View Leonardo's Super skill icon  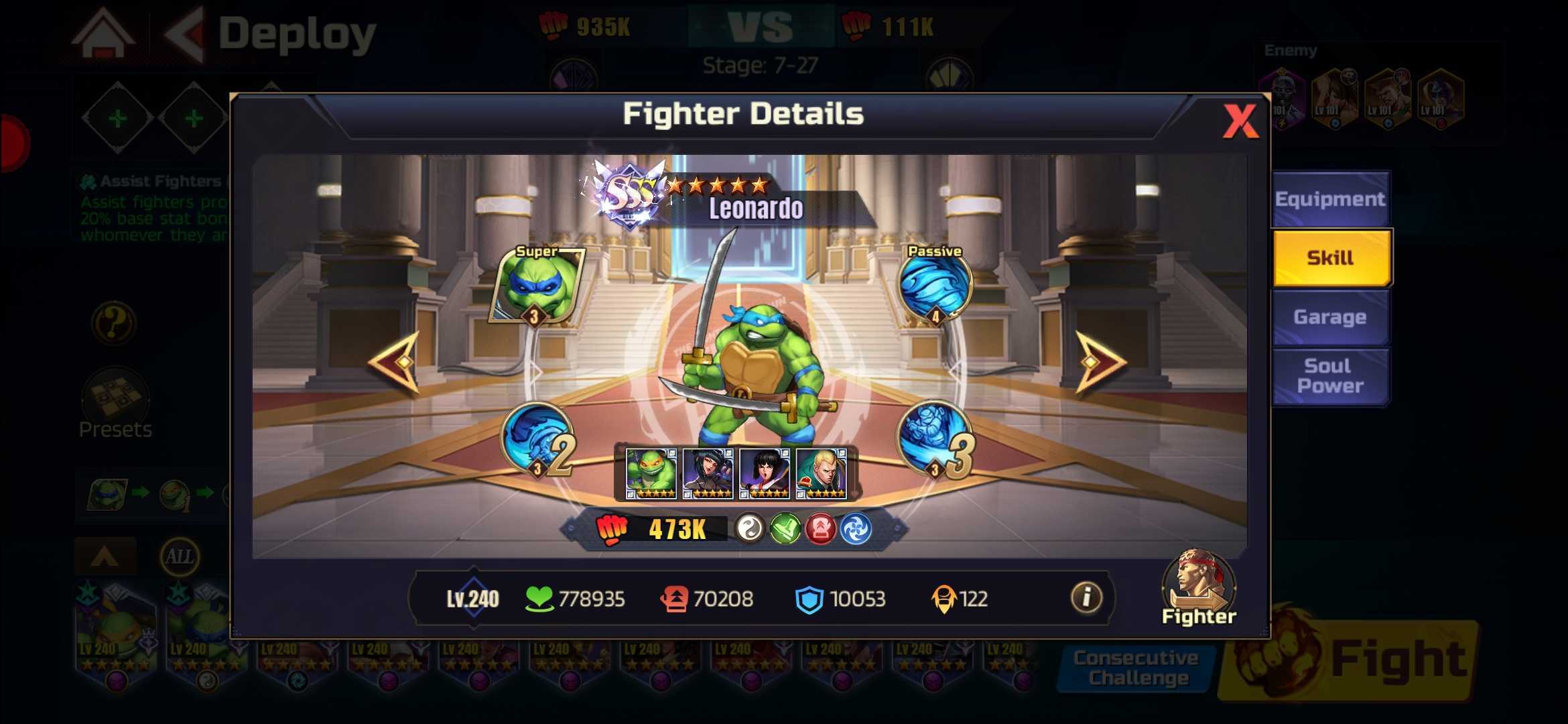coord(537,286)
